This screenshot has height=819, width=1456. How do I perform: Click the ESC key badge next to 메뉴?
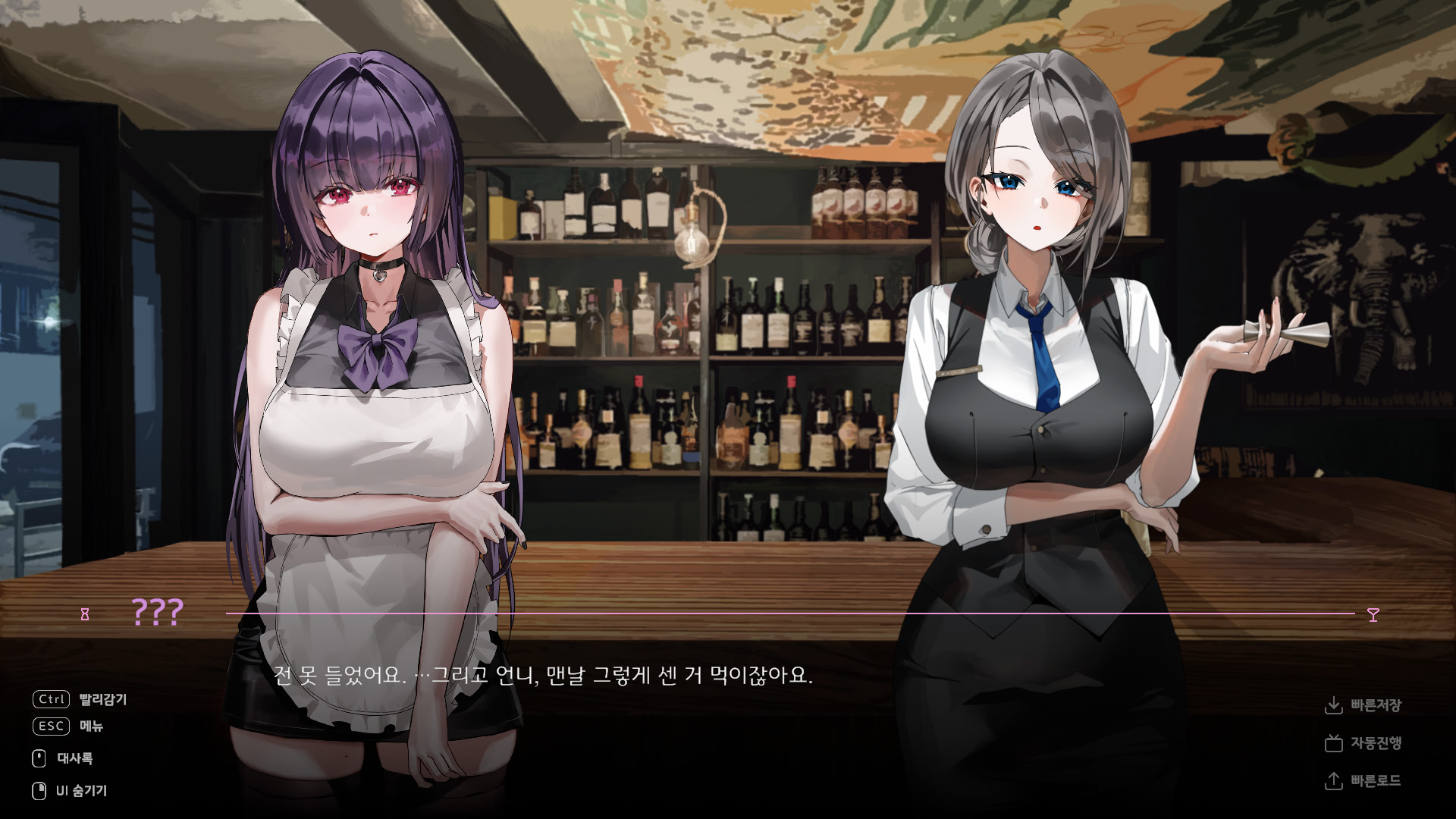[50, 727]
